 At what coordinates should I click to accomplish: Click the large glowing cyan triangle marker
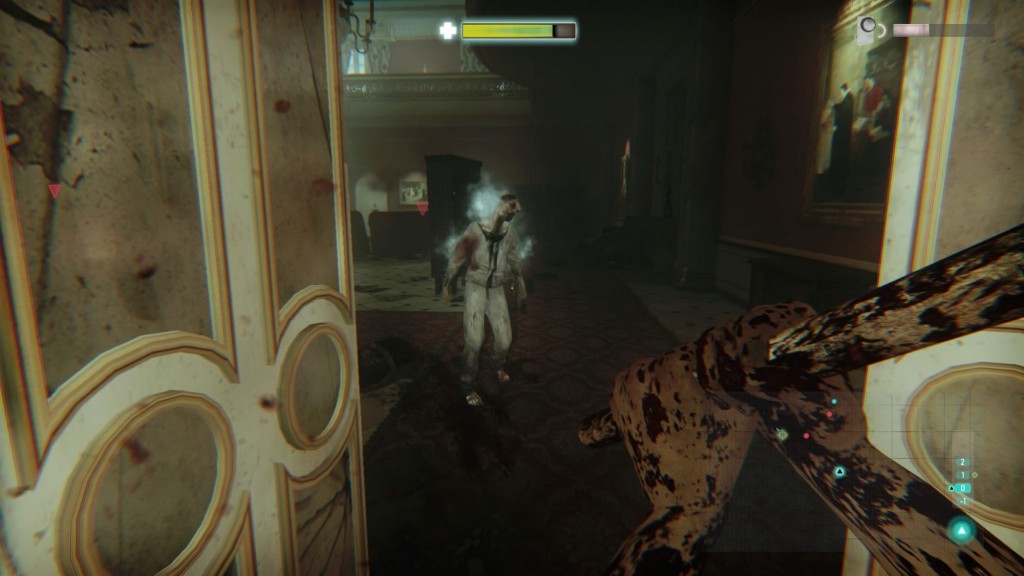[x=961, y=530]
